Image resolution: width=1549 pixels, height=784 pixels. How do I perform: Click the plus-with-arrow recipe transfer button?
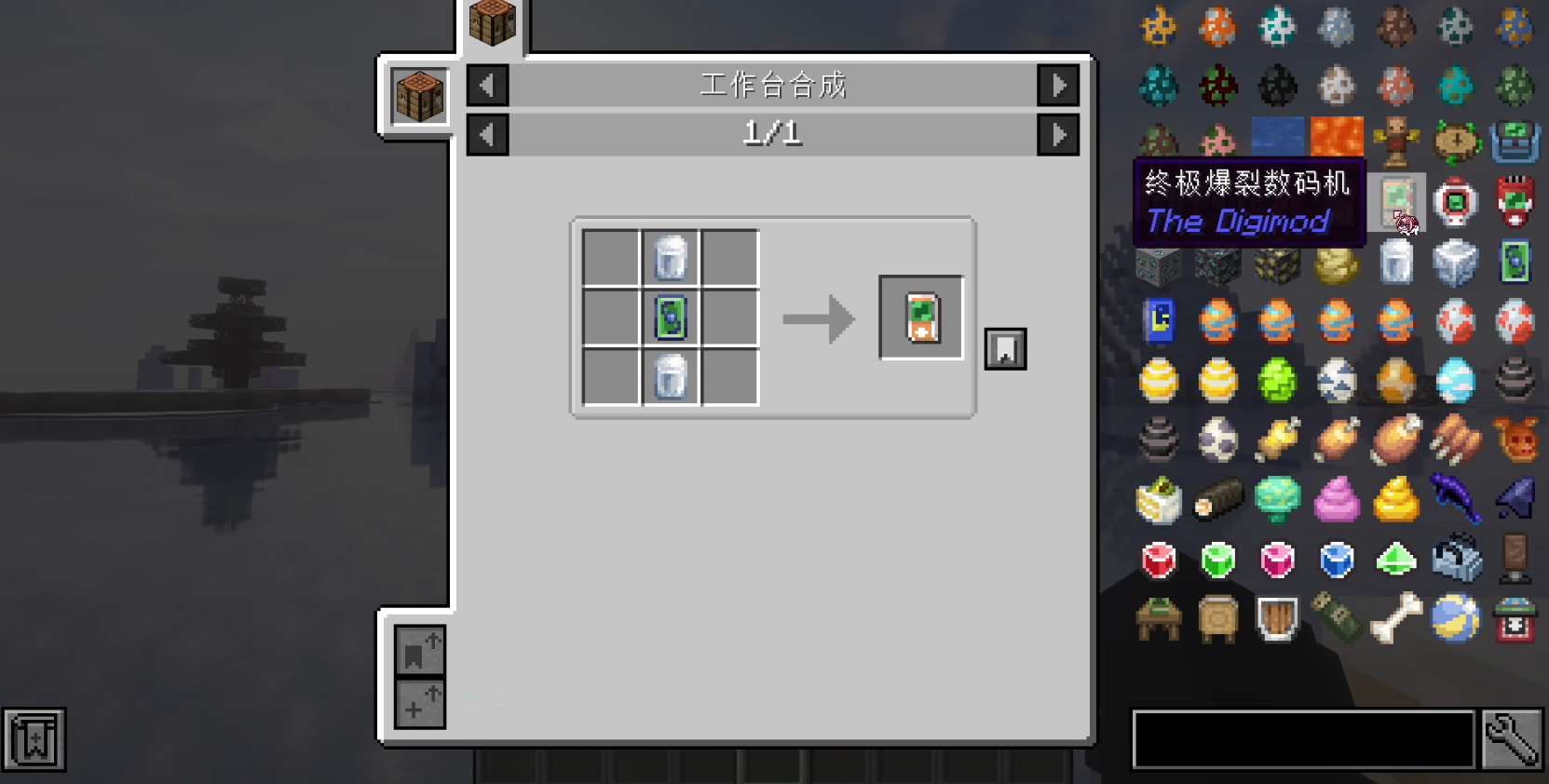[x=419, y=704]
